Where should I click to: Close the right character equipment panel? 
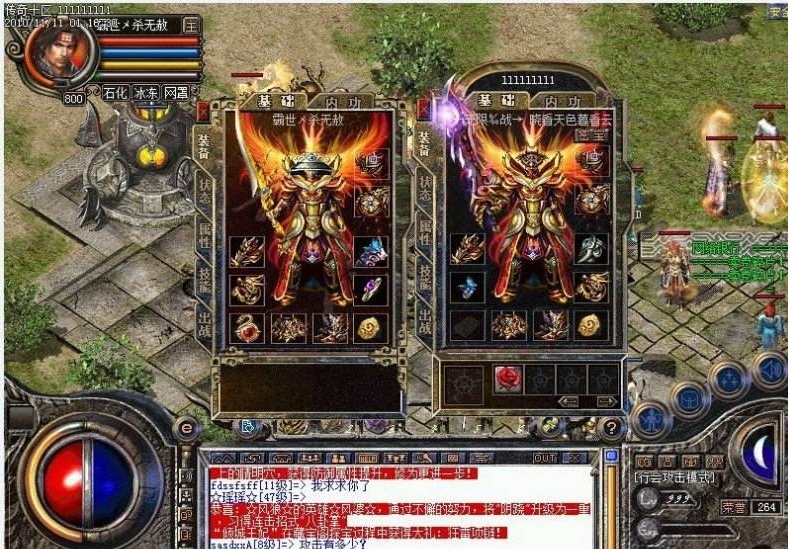pos(425,109)
